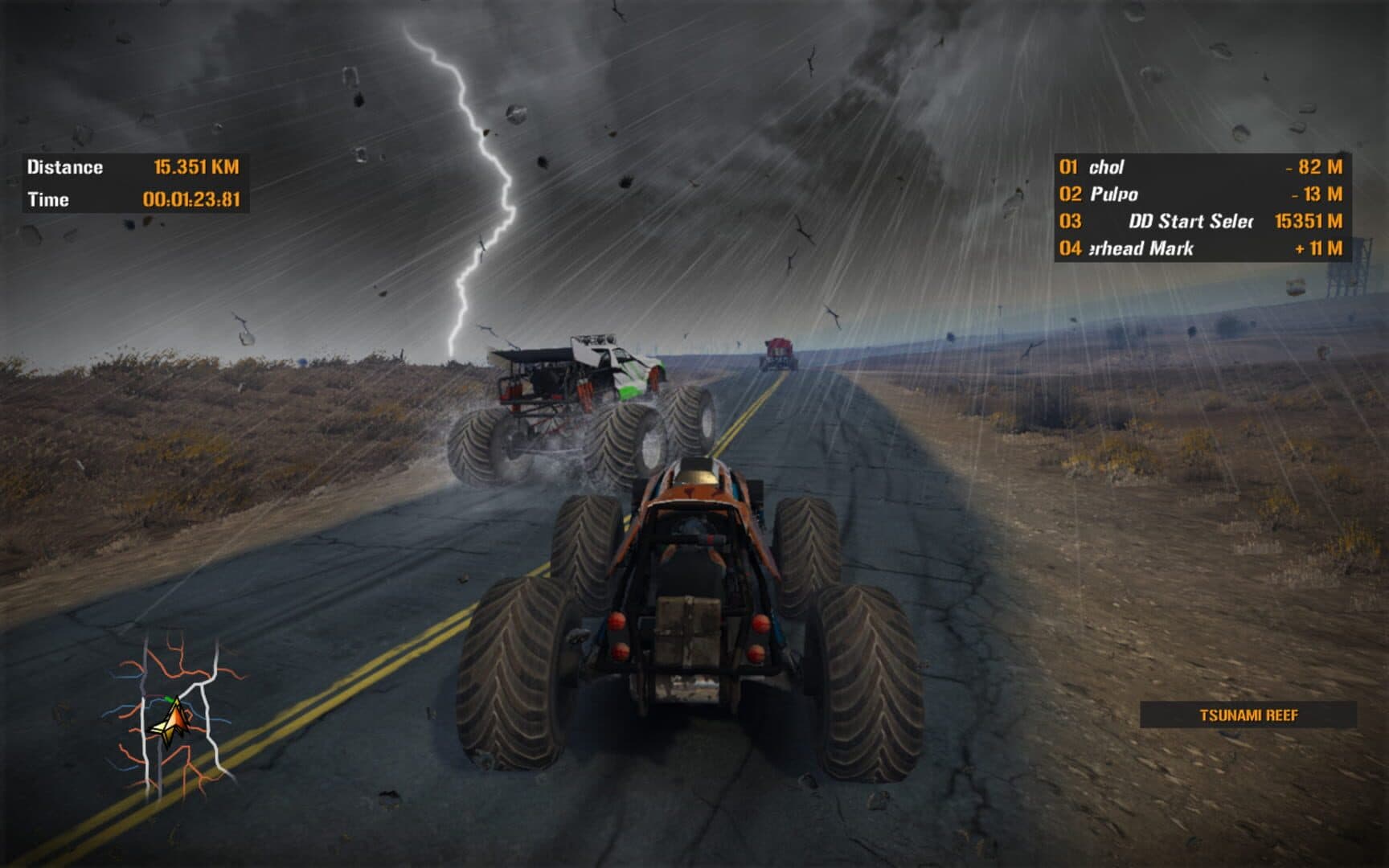
Task: Toggle the Distance readout display
Action: pos(64,166)
